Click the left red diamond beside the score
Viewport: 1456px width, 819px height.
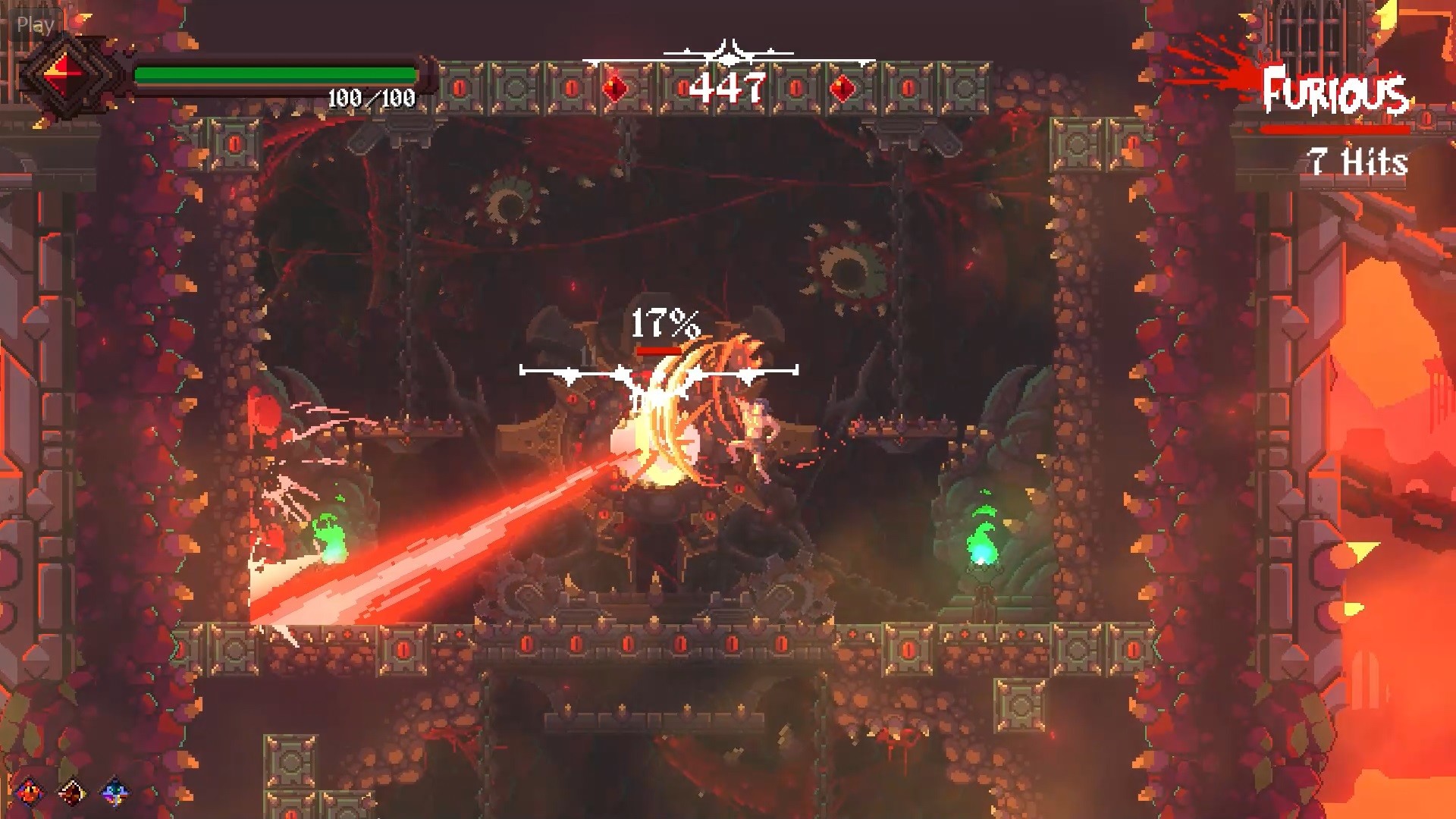click(x=616, y=87)
